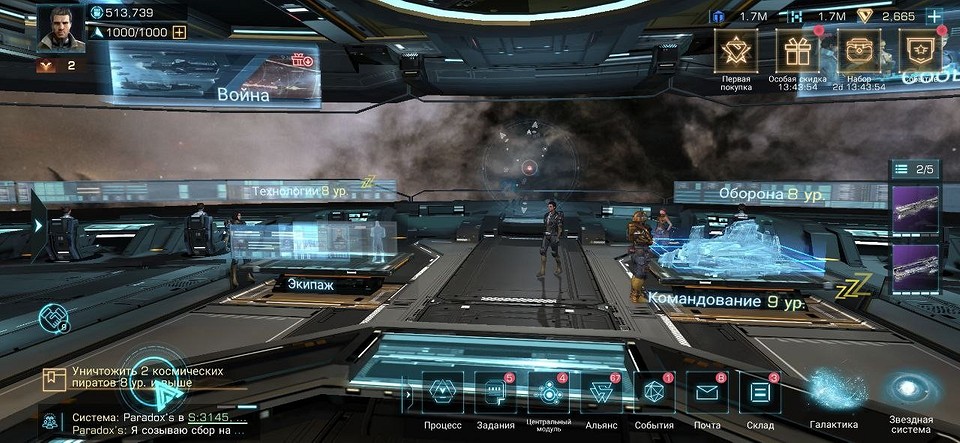This screenshot has width=960, height=443.
Task: Buy more premium currency with plus
Action: [x=934, y=17]
